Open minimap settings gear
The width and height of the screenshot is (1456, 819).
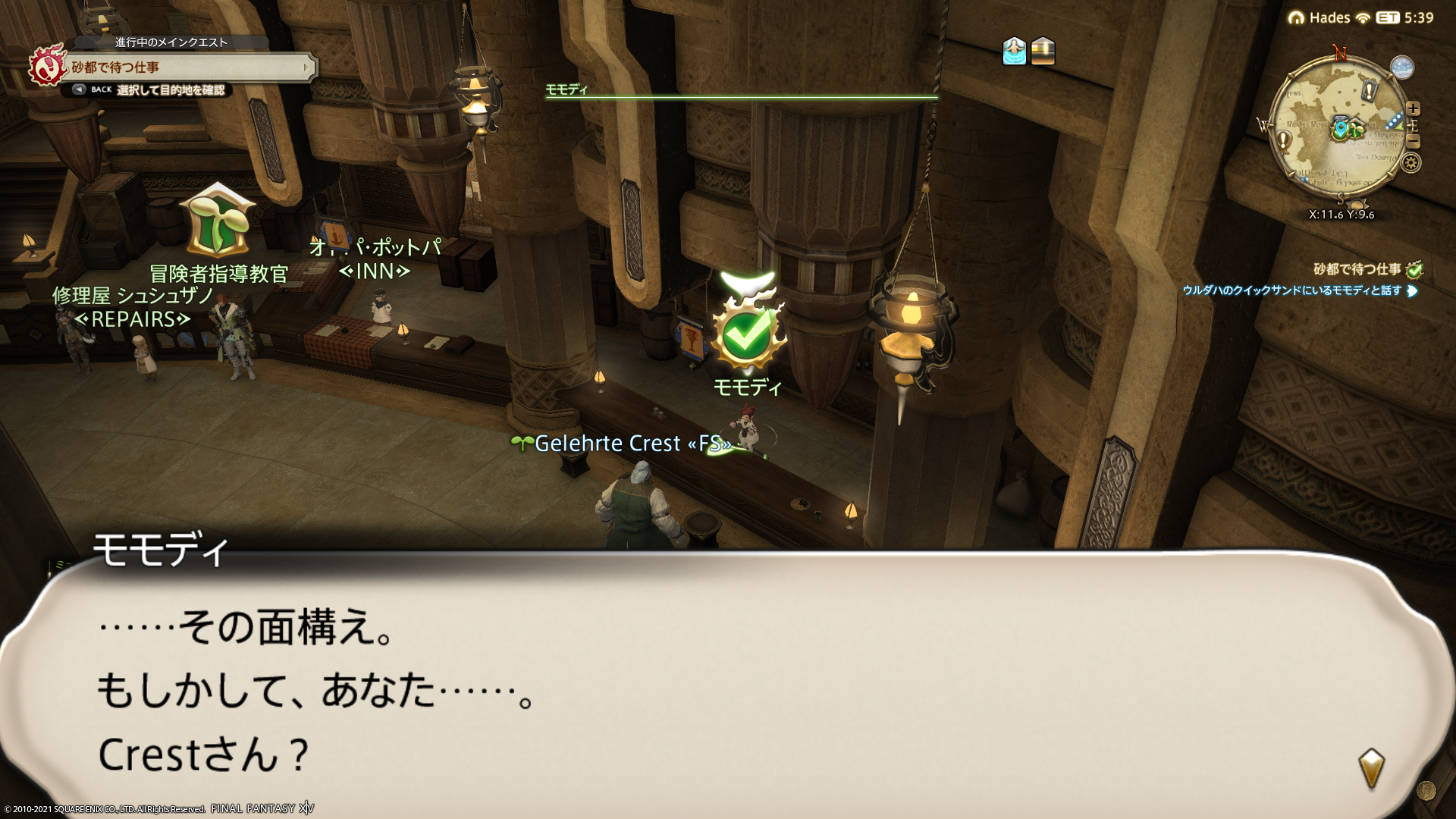(1411, 162)
